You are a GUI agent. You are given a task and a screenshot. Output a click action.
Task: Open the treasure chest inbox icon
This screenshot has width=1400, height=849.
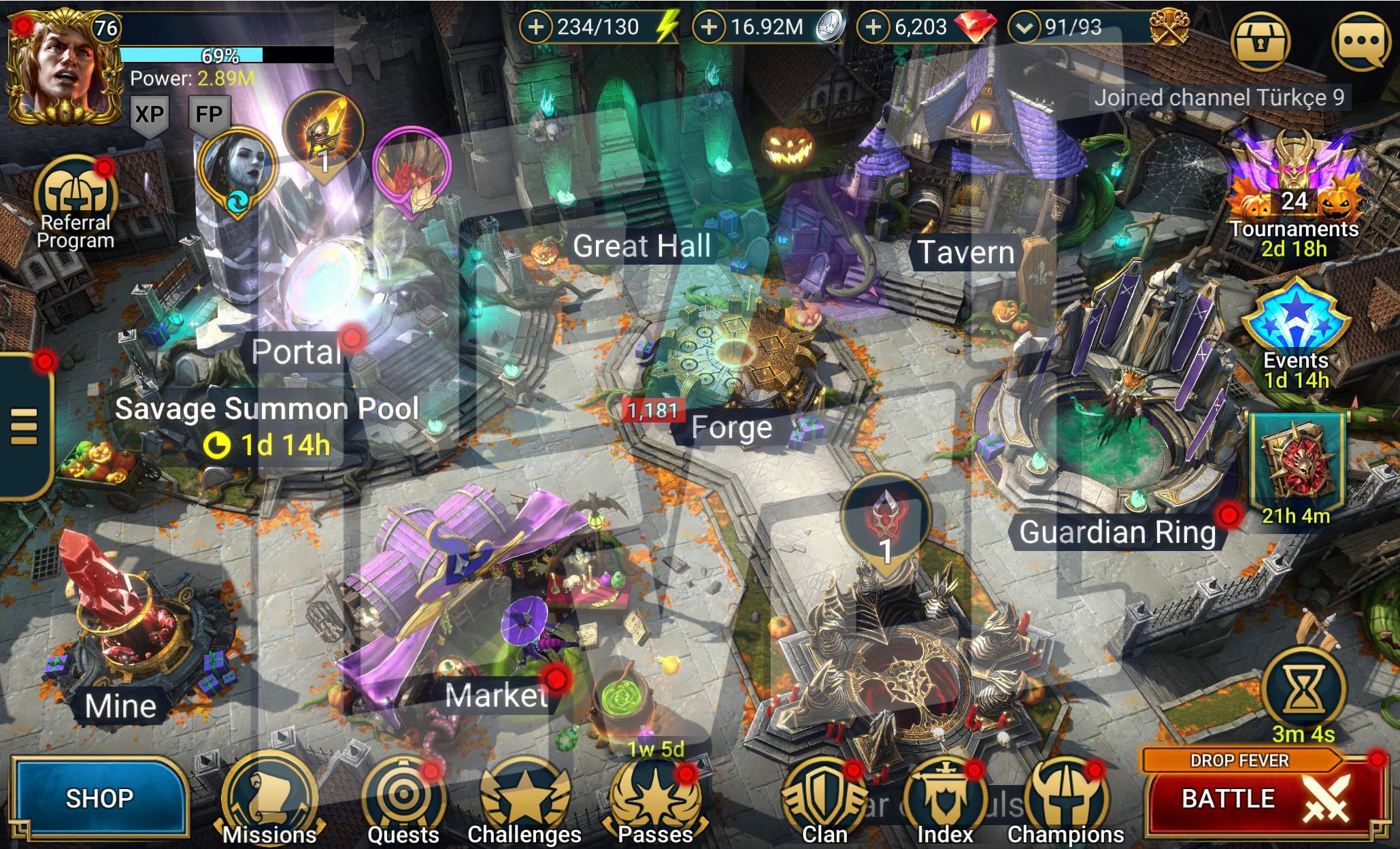1261,41
